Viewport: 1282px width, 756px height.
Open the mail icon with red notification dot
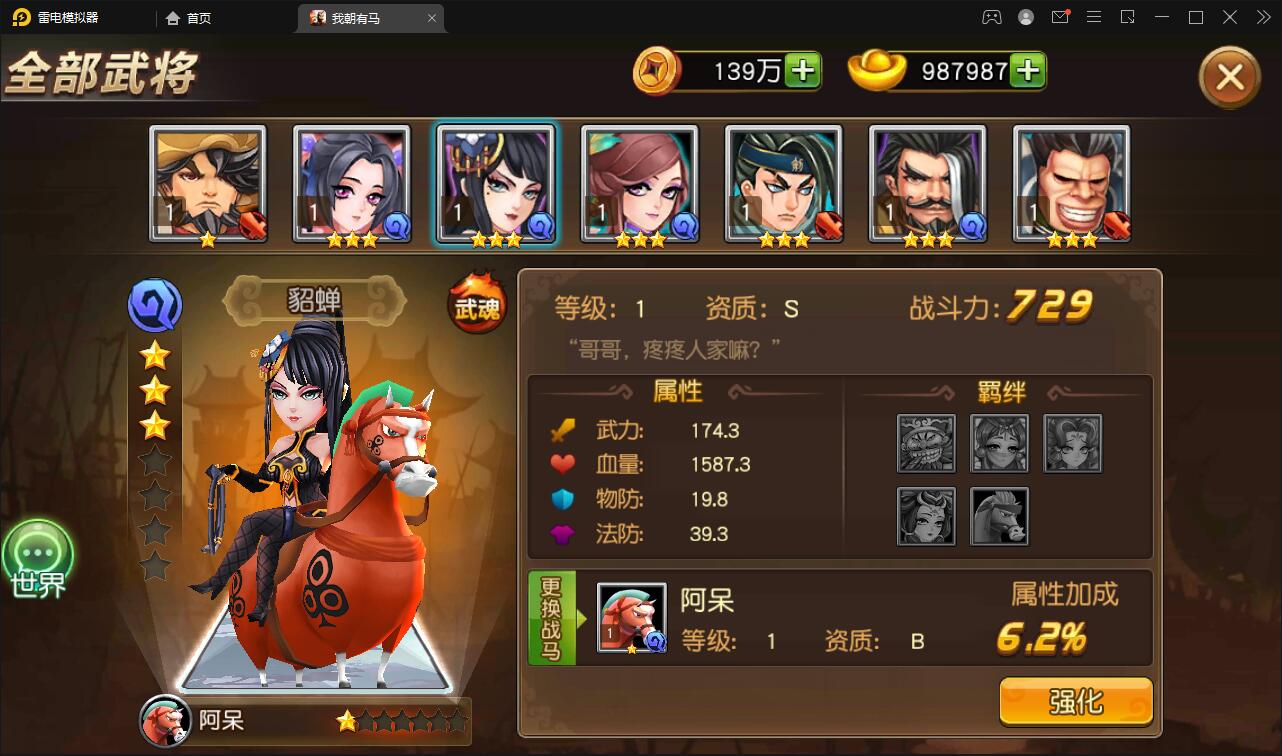1059,17
